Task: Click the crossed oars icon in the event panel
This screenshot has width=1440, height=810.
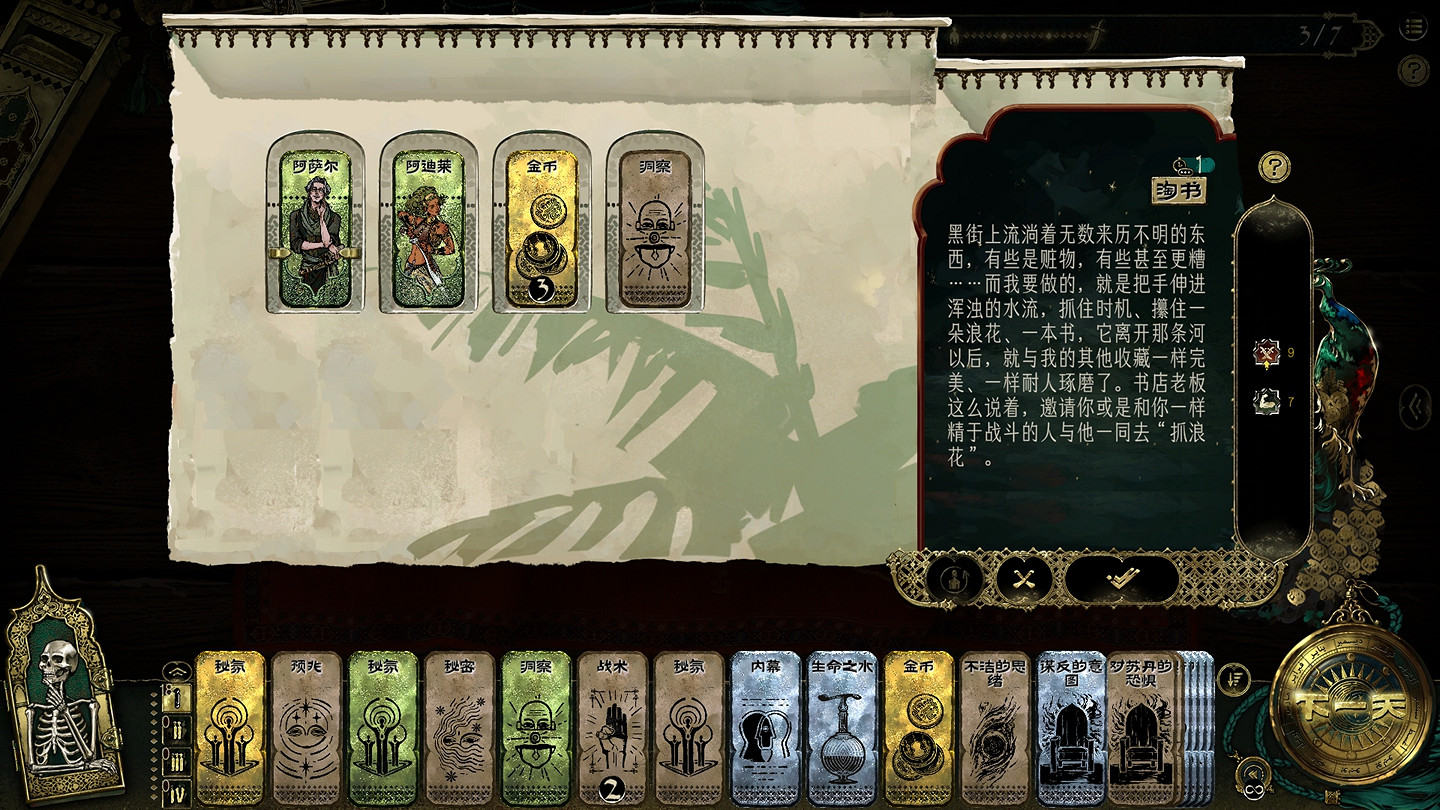Action: [1022, 578]
